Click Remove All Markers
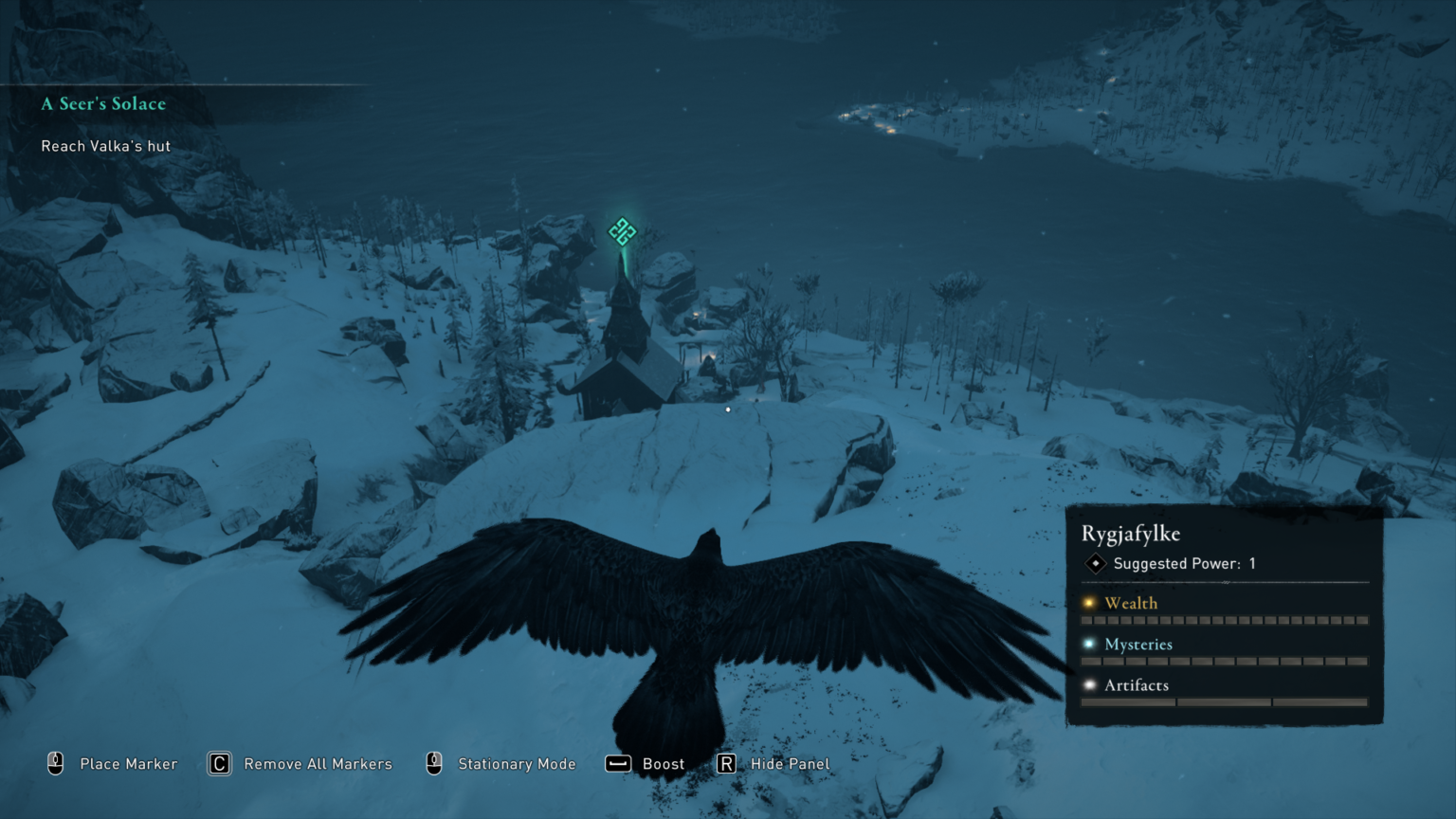 318,763
